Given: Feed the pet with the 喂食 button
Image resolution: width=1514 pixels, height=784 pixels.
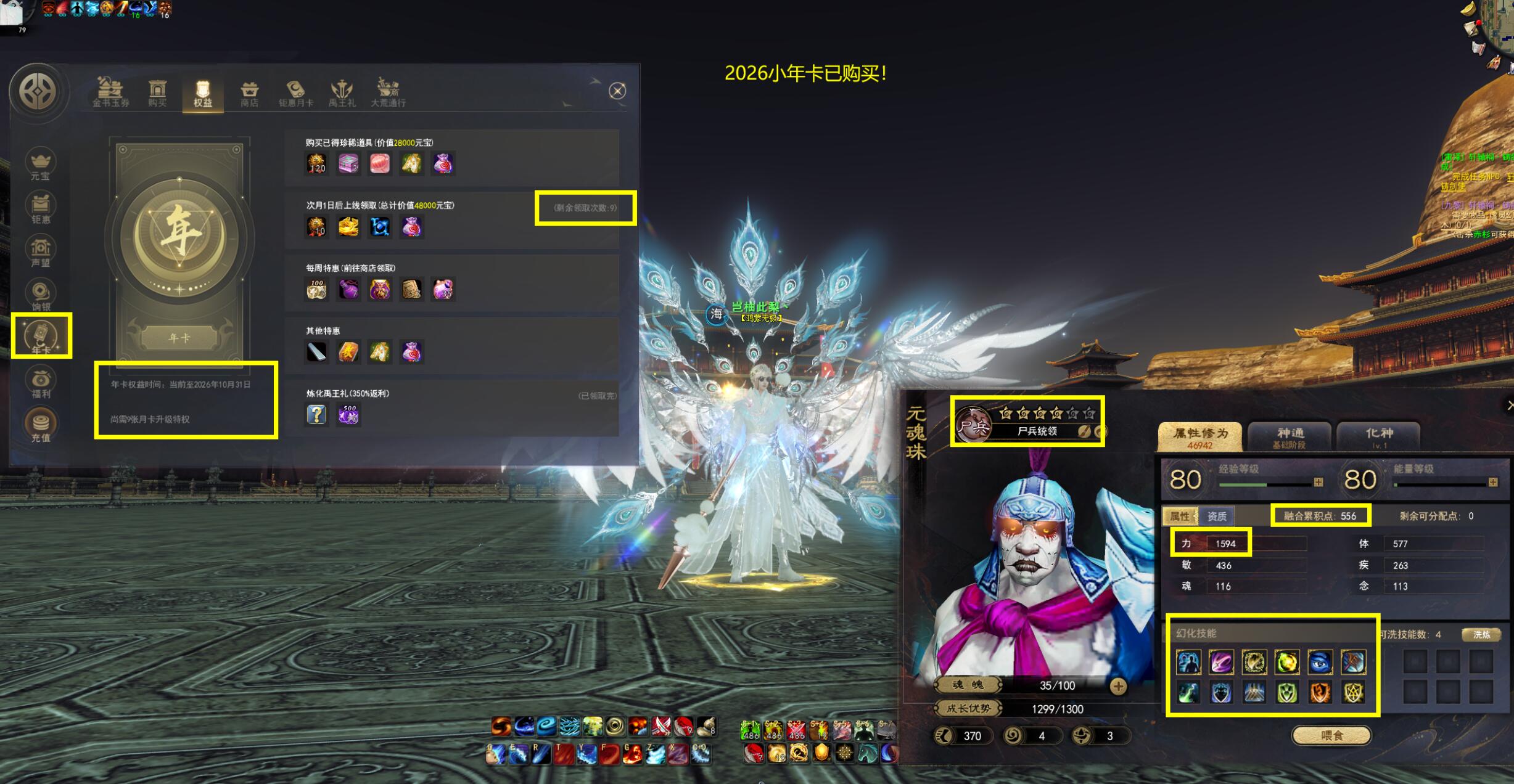Looking at the screenshot, I should point(1331,735).
